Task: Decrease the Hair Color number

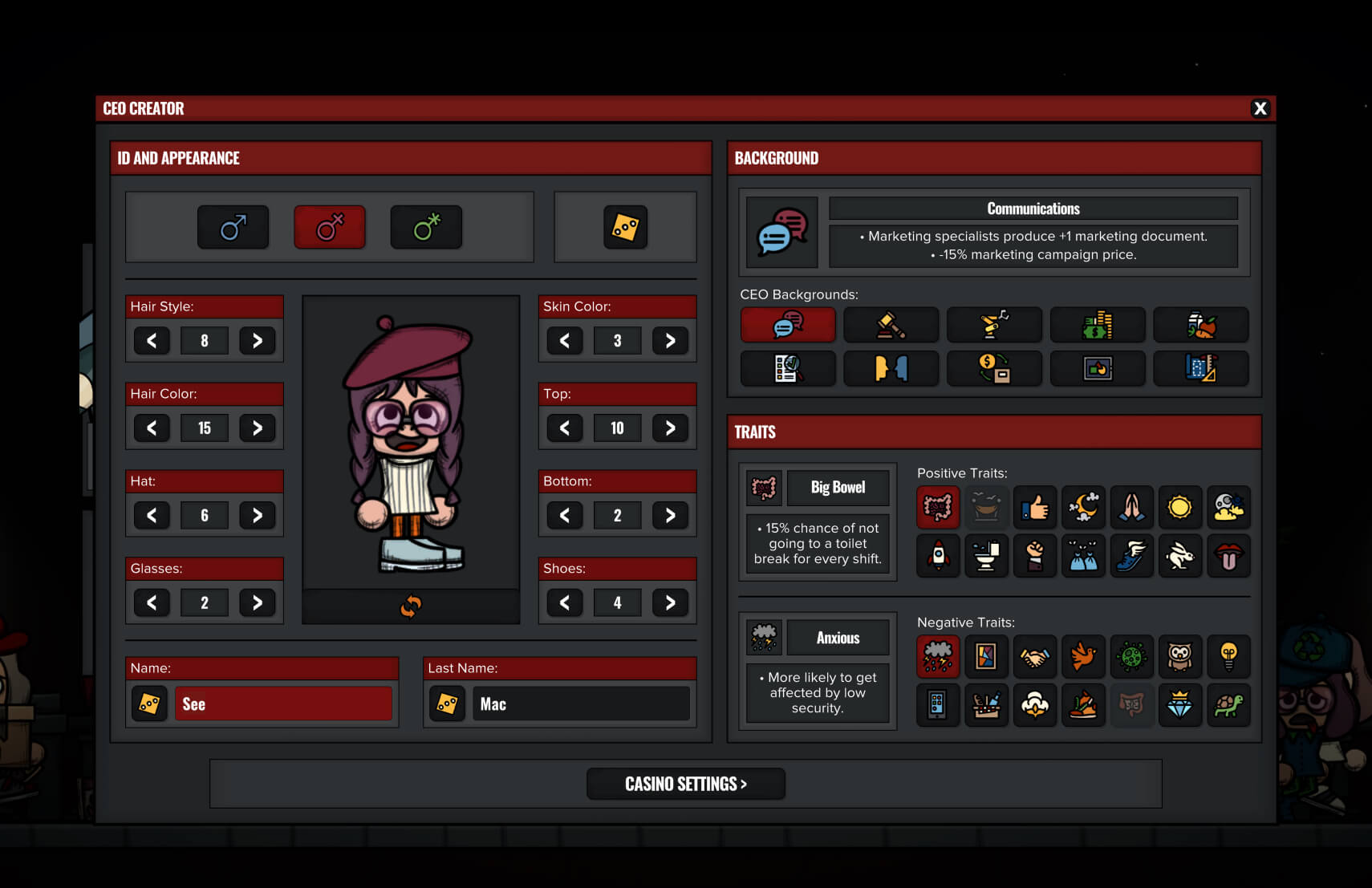Action: (152, 428)
